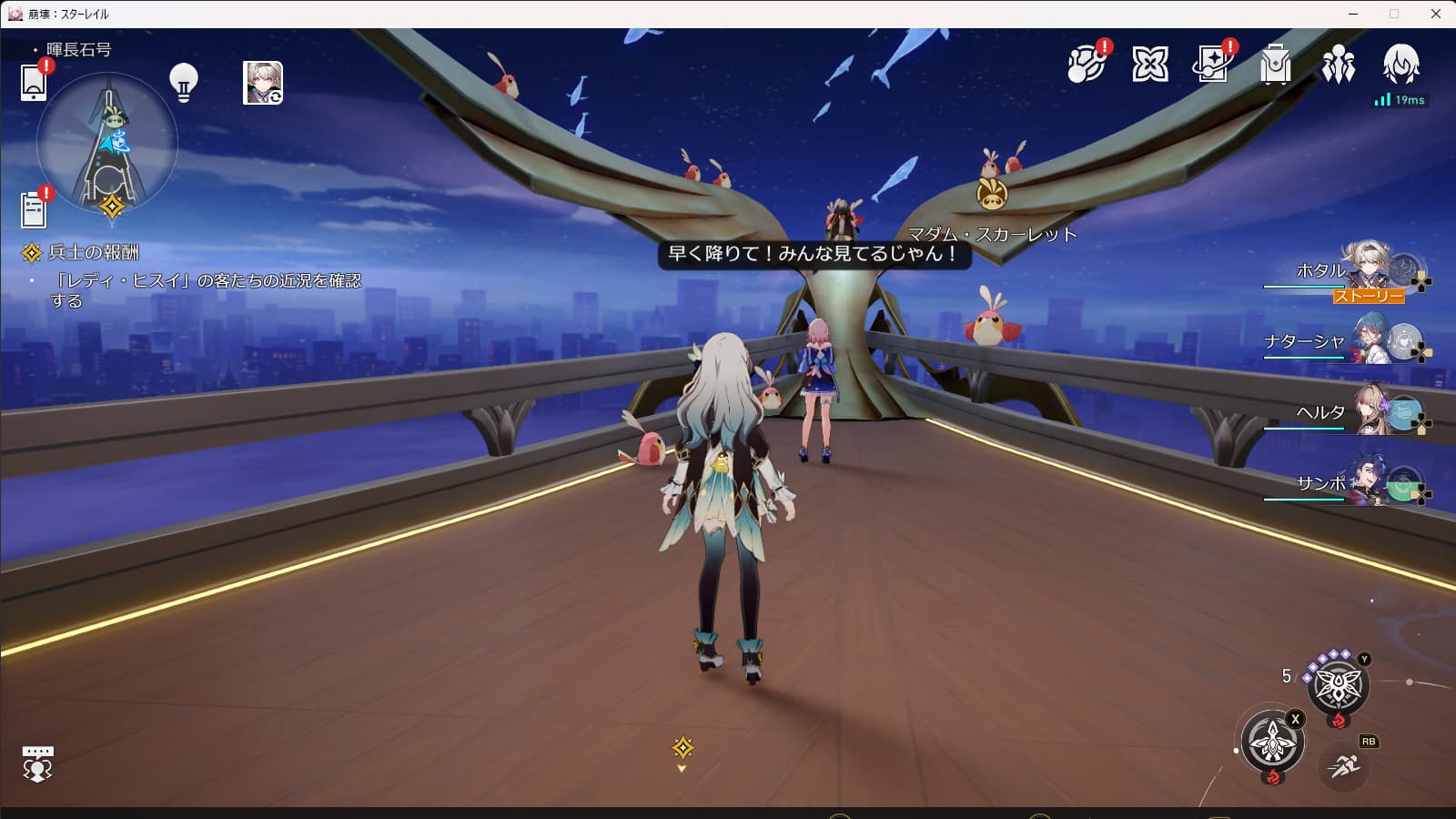Switch to party member ナターシャ

[1366, 340]
